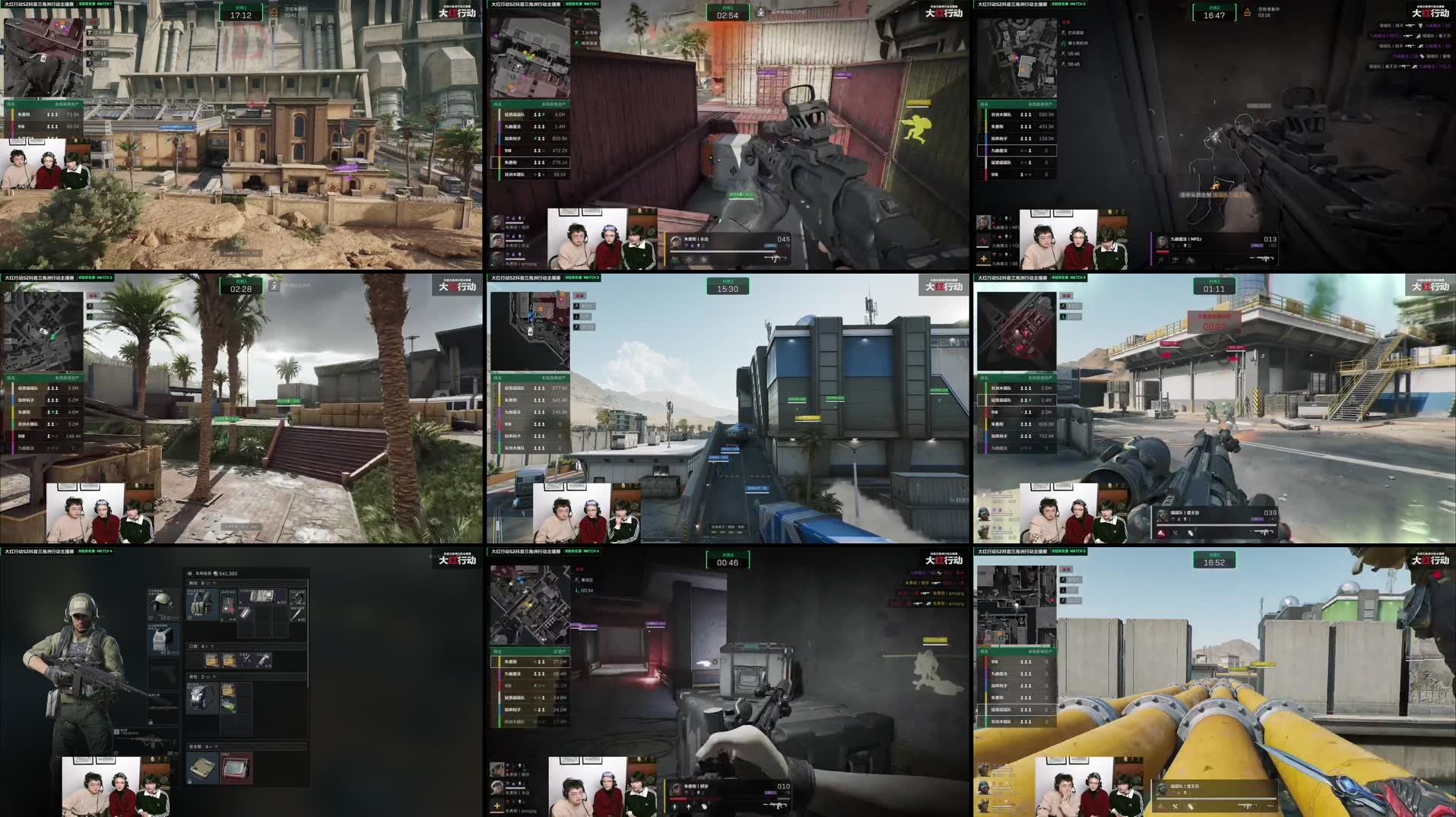Click the green 博士楼机坪 objective icon
The image size is (1456, 817).
tap(1063, 43)
